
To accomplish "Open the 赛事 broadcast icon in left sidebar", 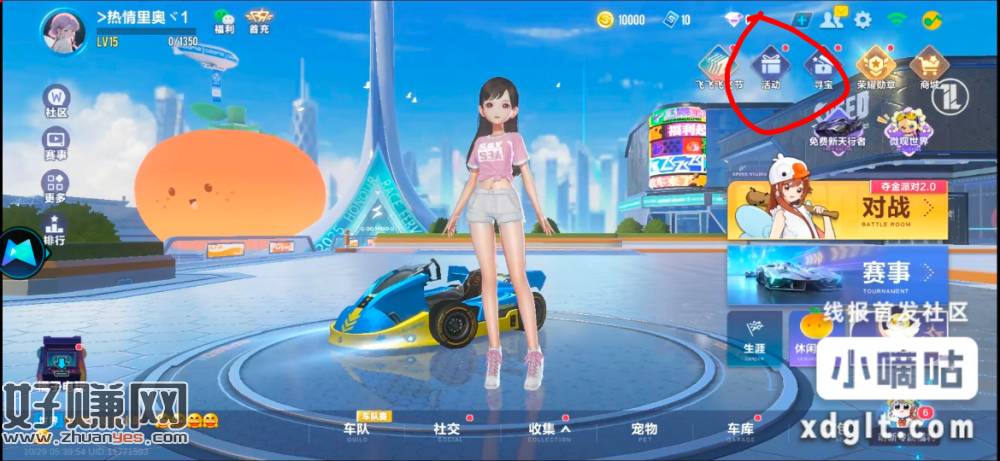I will point(56,144).
